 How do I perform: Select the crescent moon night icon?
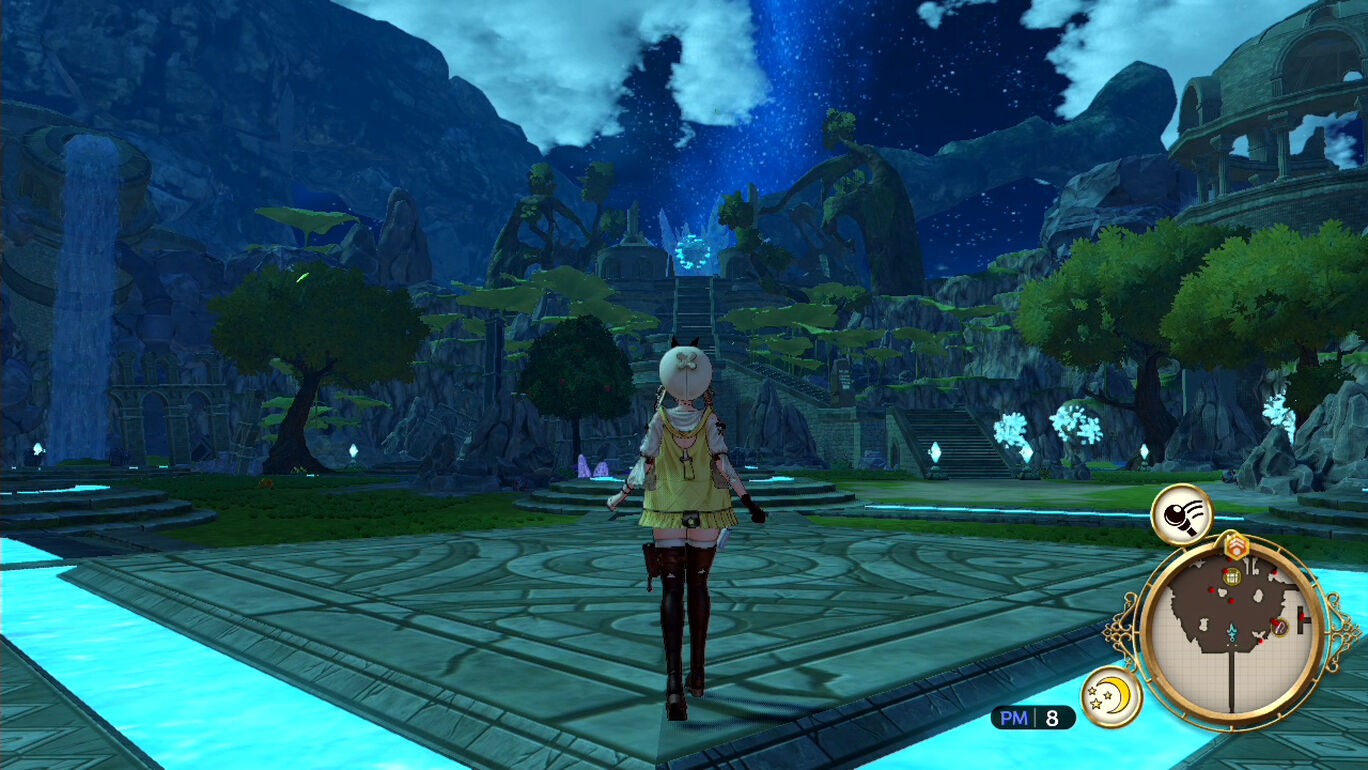(x=1112, y=696)
